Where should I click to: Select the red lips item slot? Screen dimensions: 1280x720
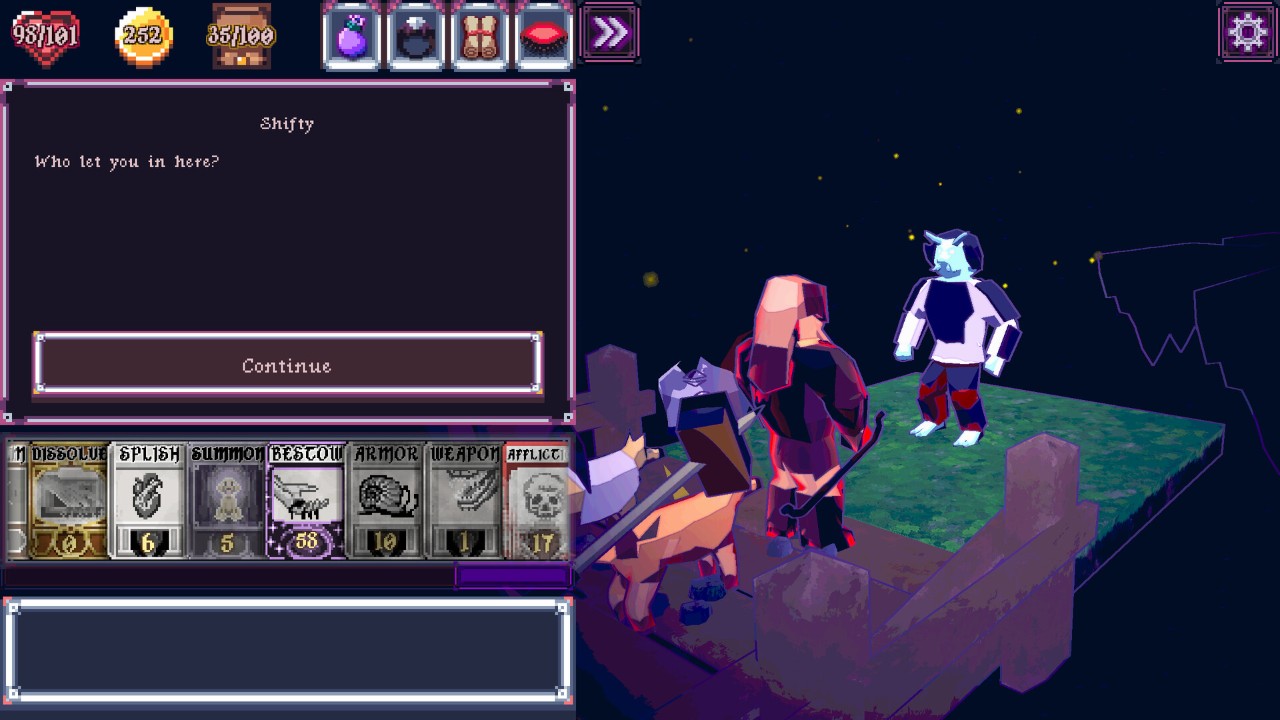(545, 36)
